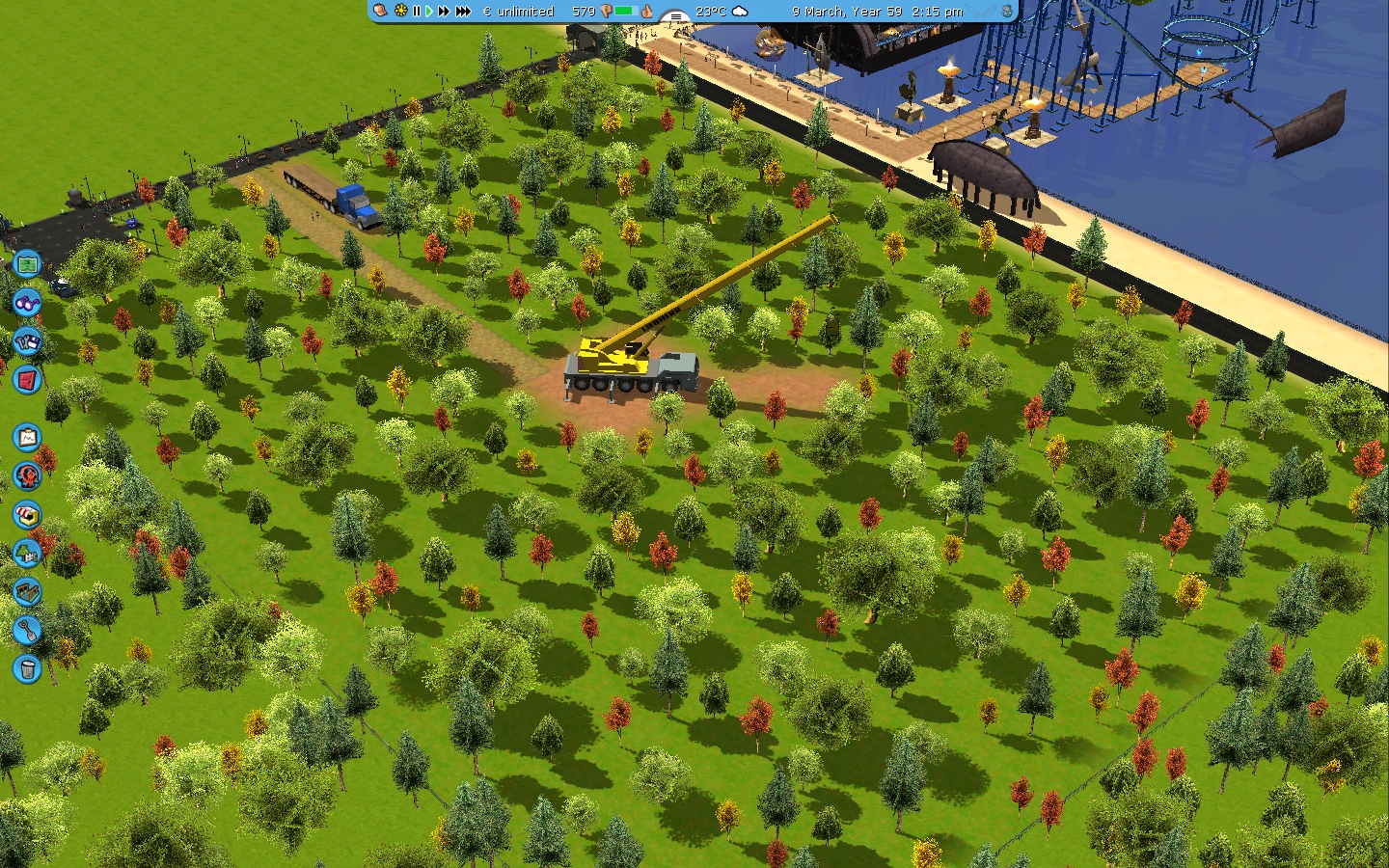Open the tree and fence scenery menu
This screenshot has width=1389, height=868.
coord(27,554)
